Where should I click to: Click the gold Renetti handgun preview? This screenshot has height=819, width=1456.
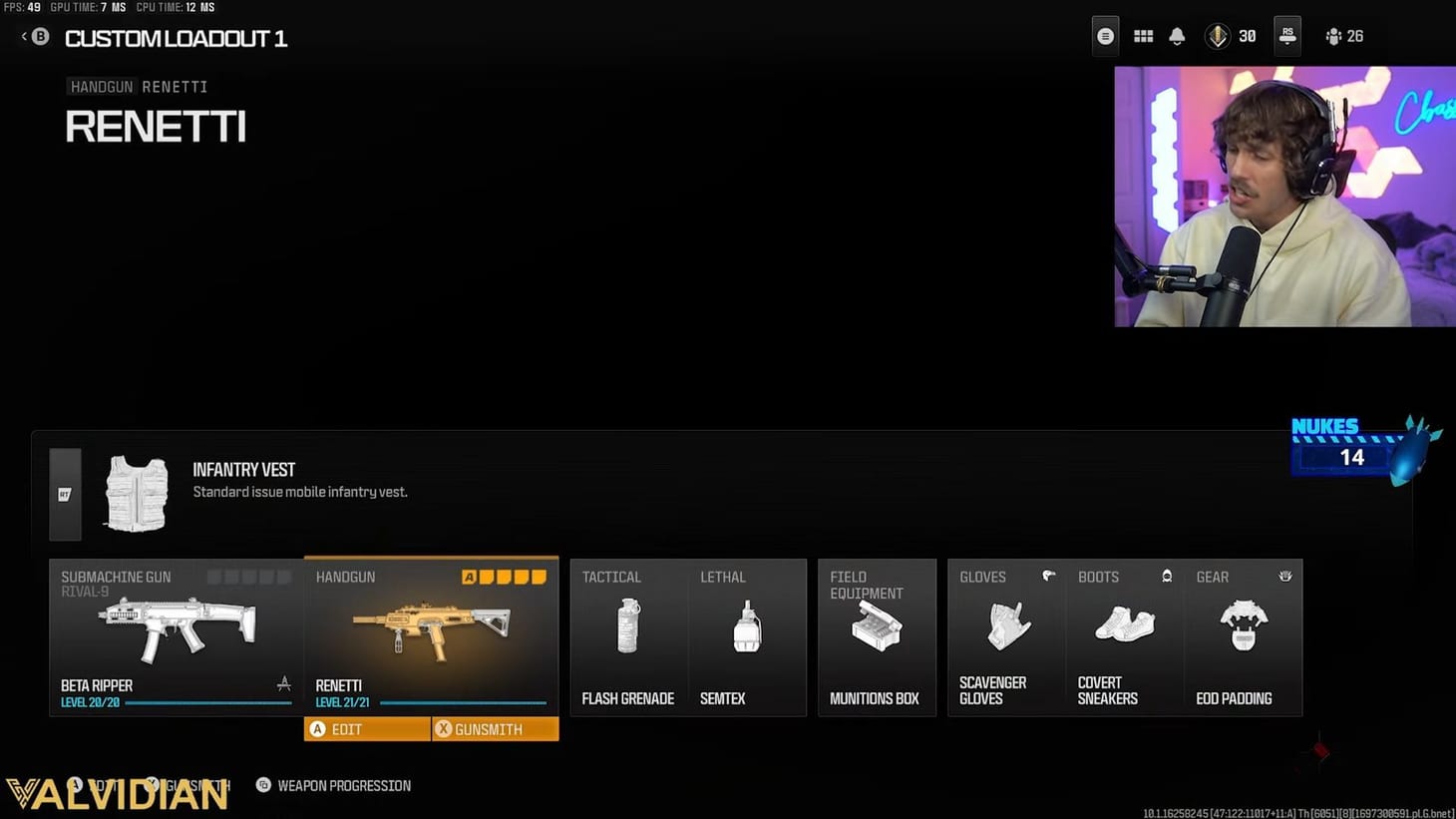pyautogui.click(x=431, y=626)
